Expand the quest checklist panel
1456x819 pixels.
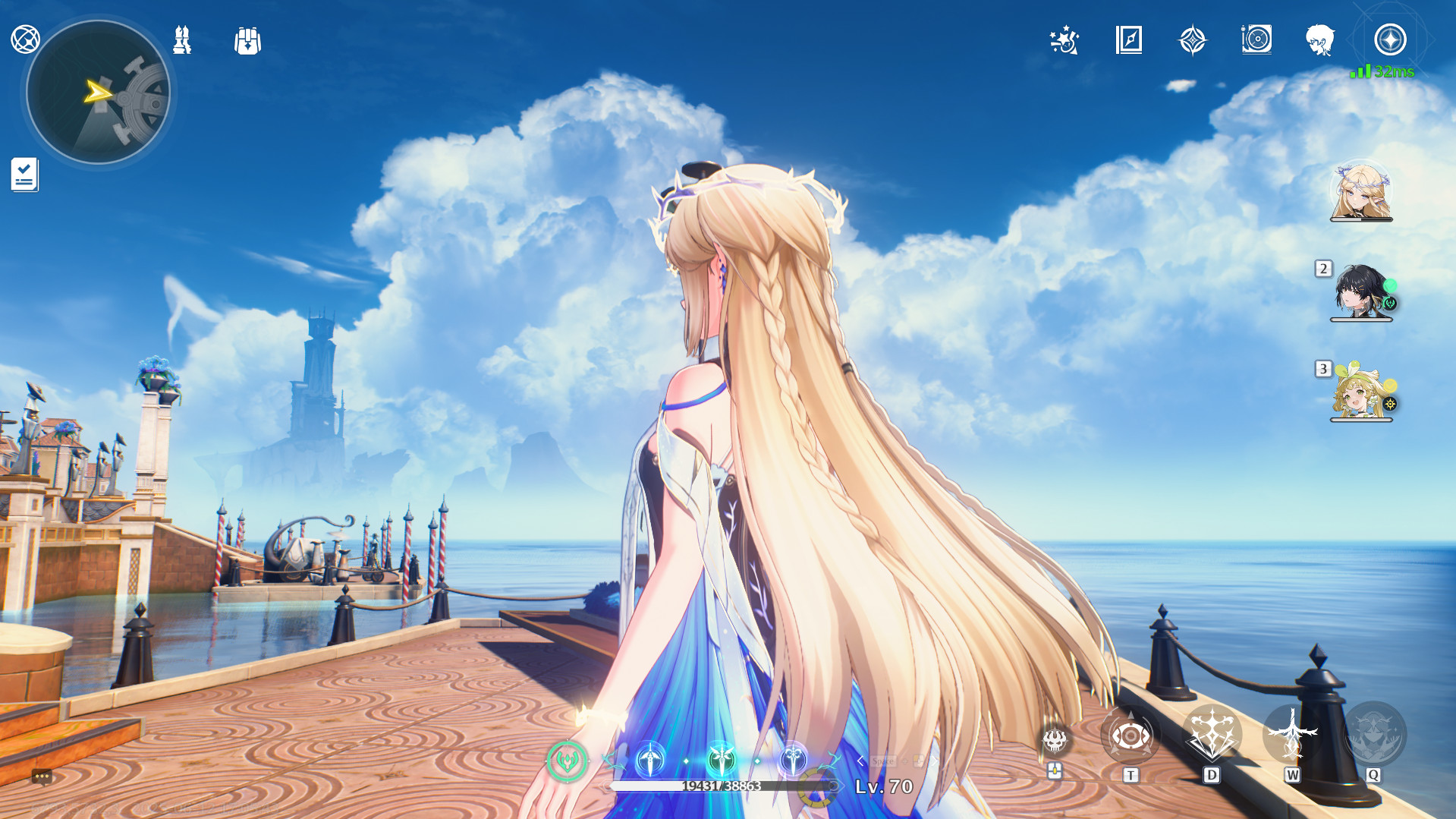click(x=25, y=175)
